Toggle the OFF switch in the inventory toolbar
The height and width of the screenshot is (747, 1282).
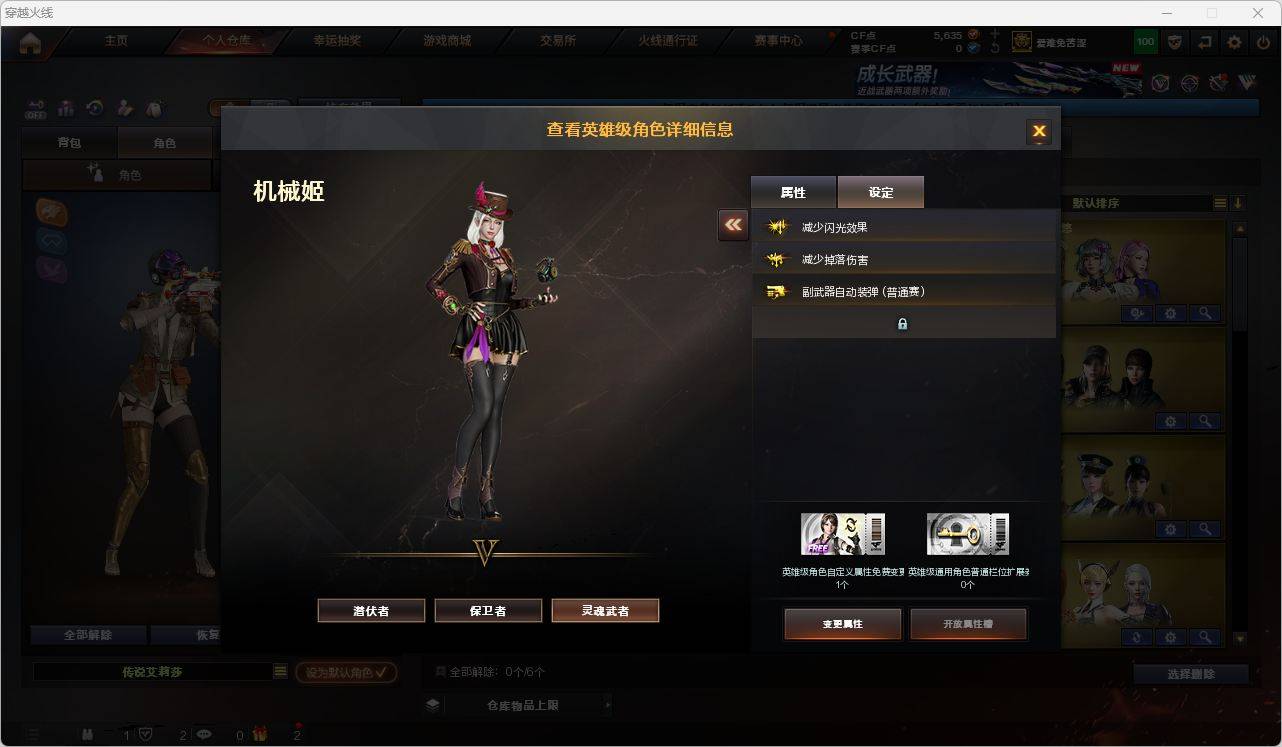tap(35, 108)
